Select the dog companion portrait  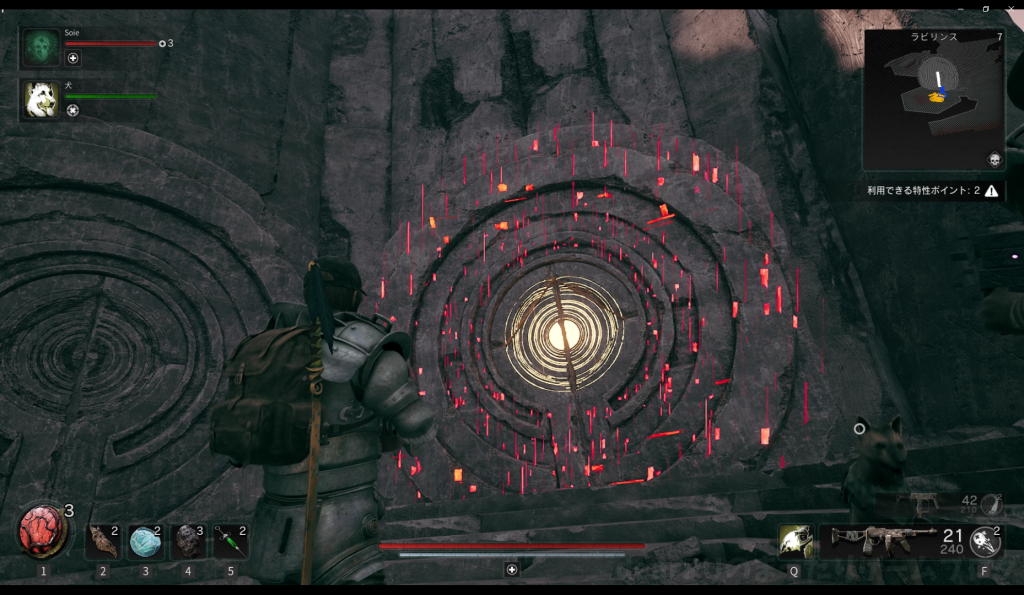[x=42, y=99]
